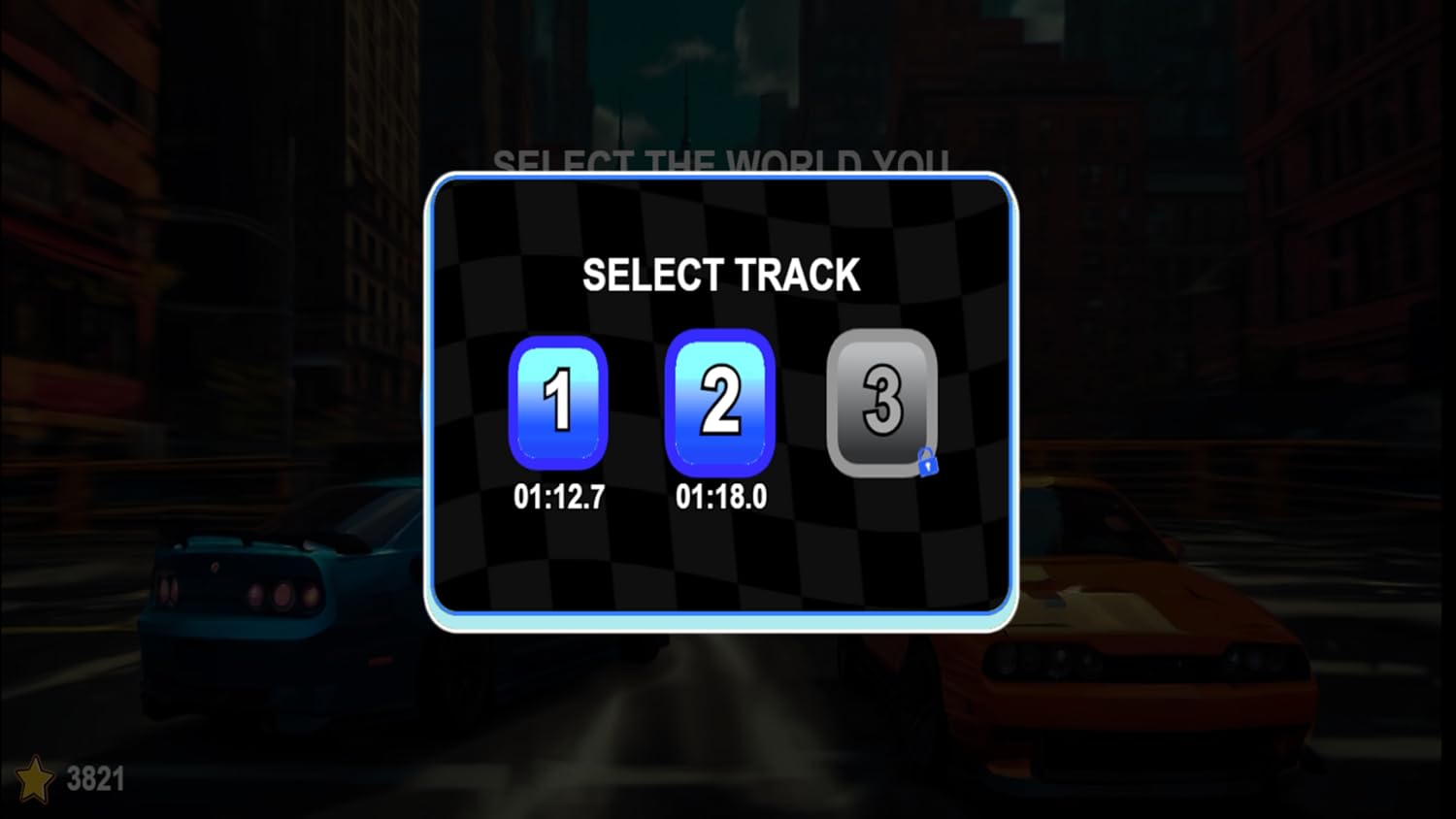Click the gold star currency icon
Viewport: 1456px width, 819px height.
coord(37,776)
